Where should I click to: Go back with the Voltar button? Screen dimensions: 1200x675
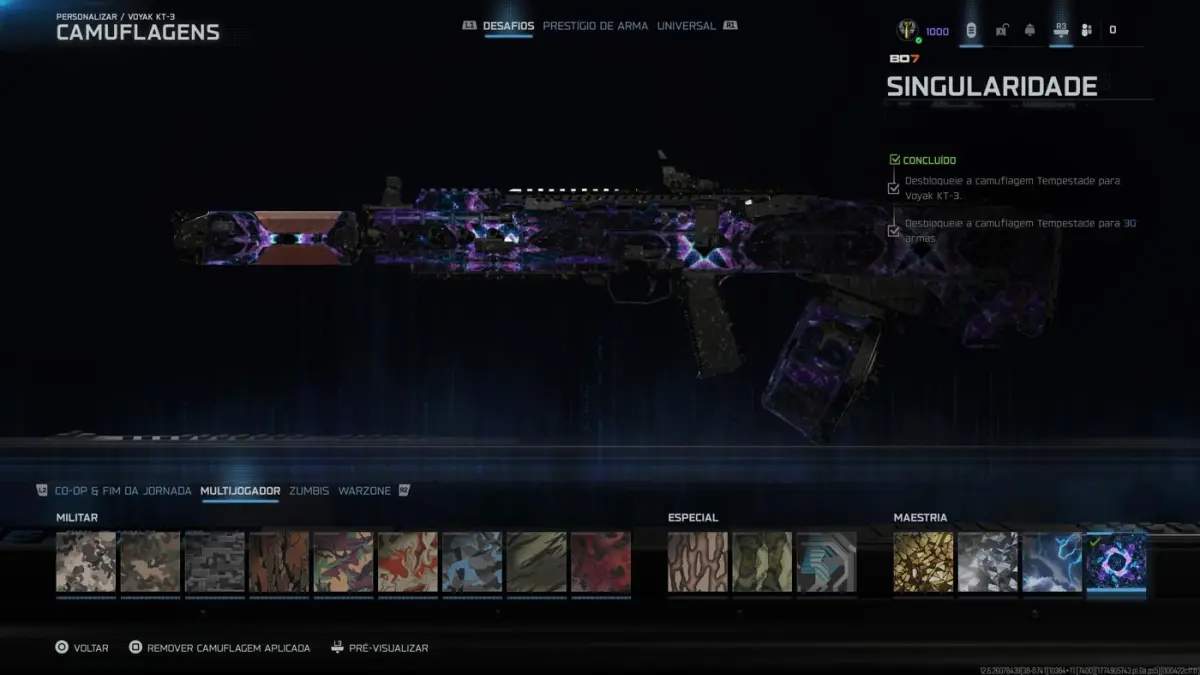[82, 648]
